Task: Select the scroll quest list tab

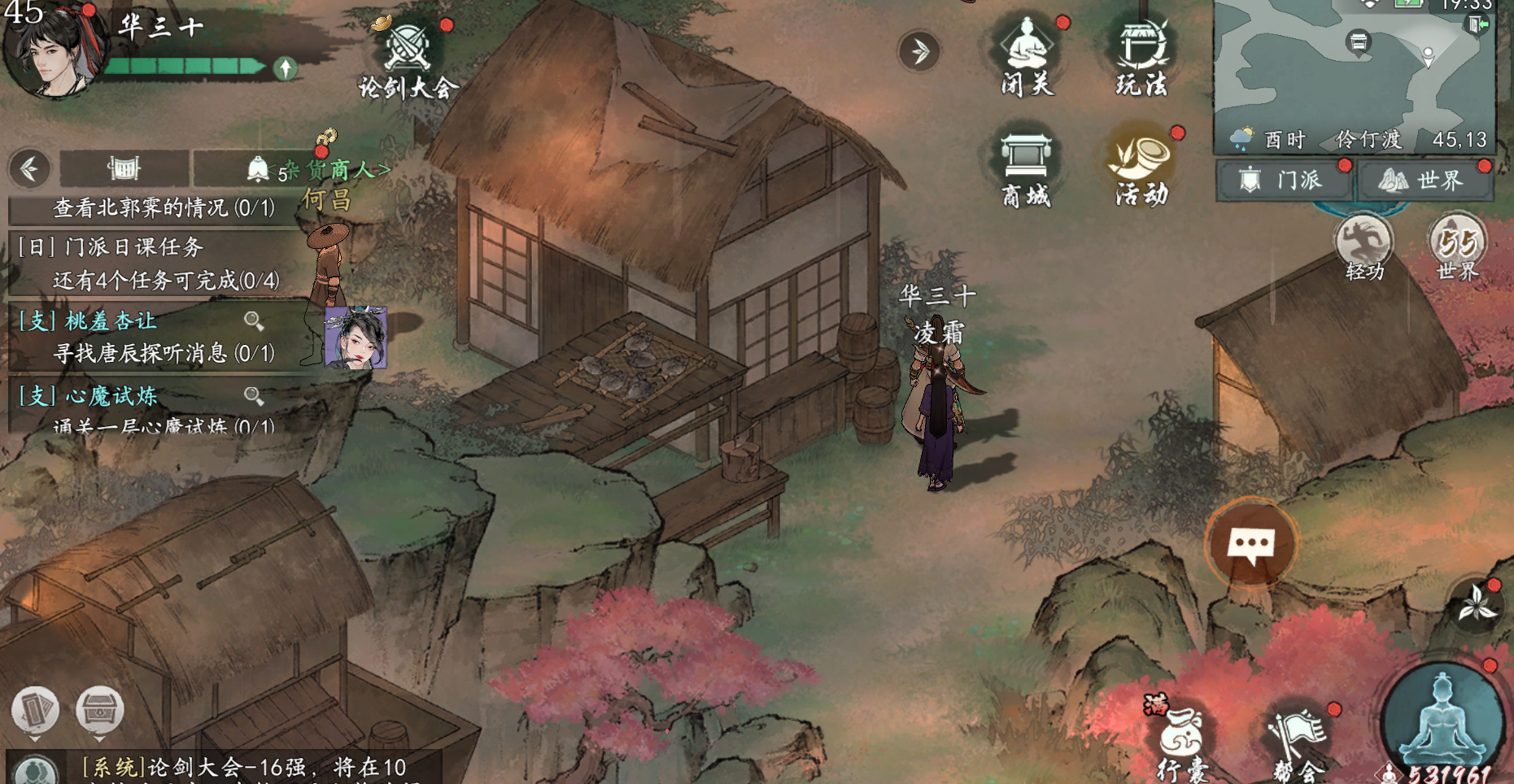Action: pyautogui.click(x=124, y=168)
